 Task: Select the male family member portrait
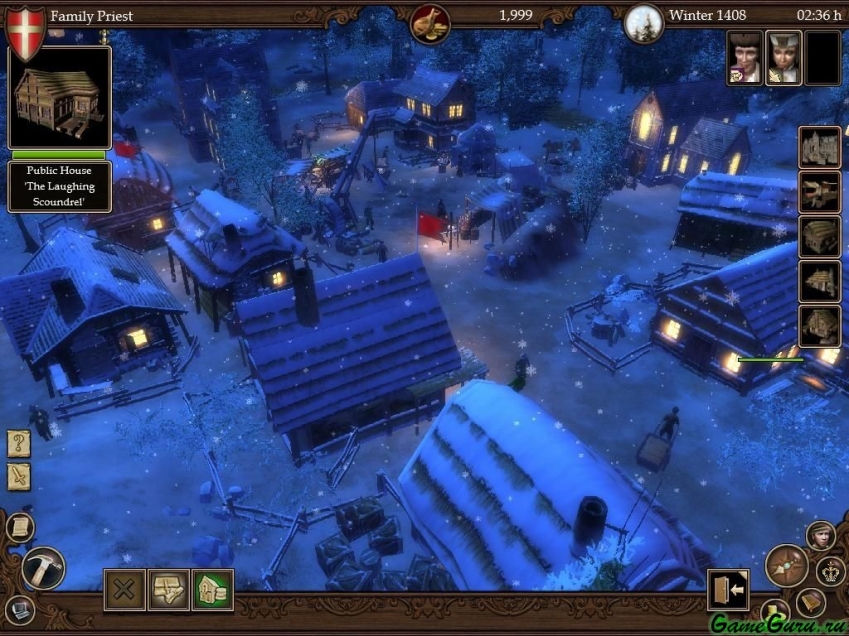coord(745,57)
